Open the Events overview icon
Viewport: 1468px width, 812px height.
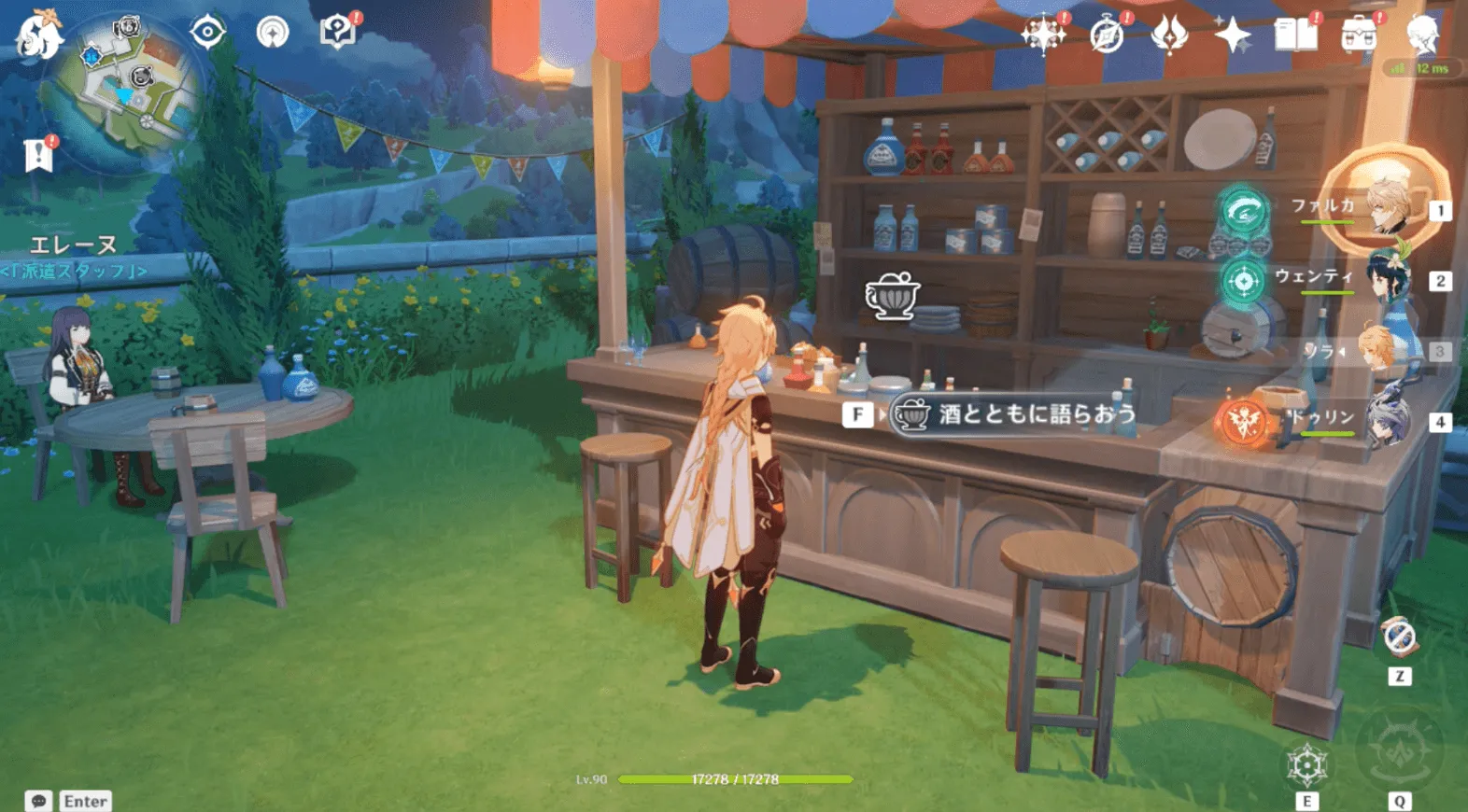(1046, 35)
